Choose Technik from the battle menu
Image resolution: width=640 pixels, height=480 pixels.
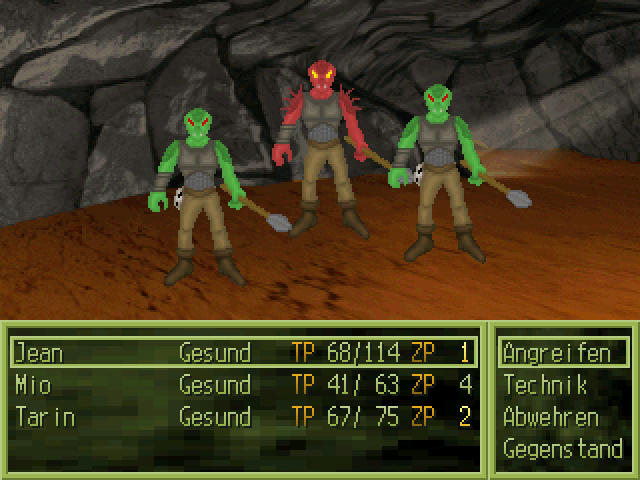tap(545, 385)
